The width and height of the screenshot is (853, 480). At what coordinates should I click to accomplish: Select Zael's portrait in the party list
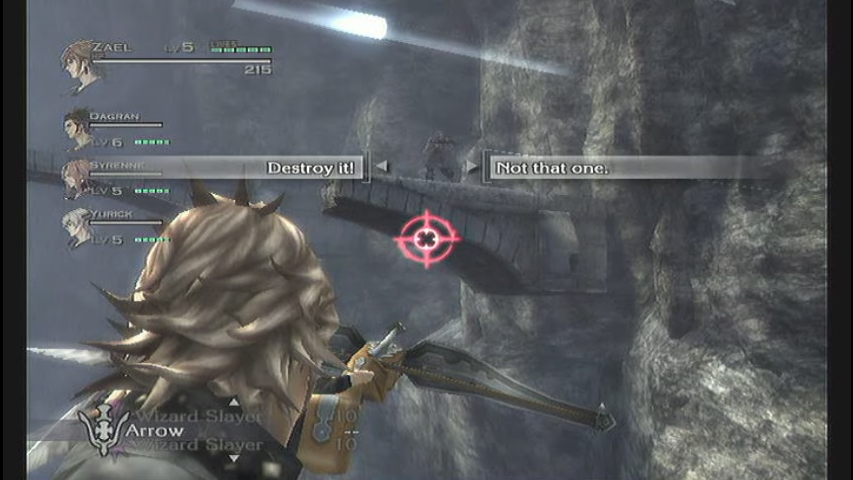coord(78,60)
